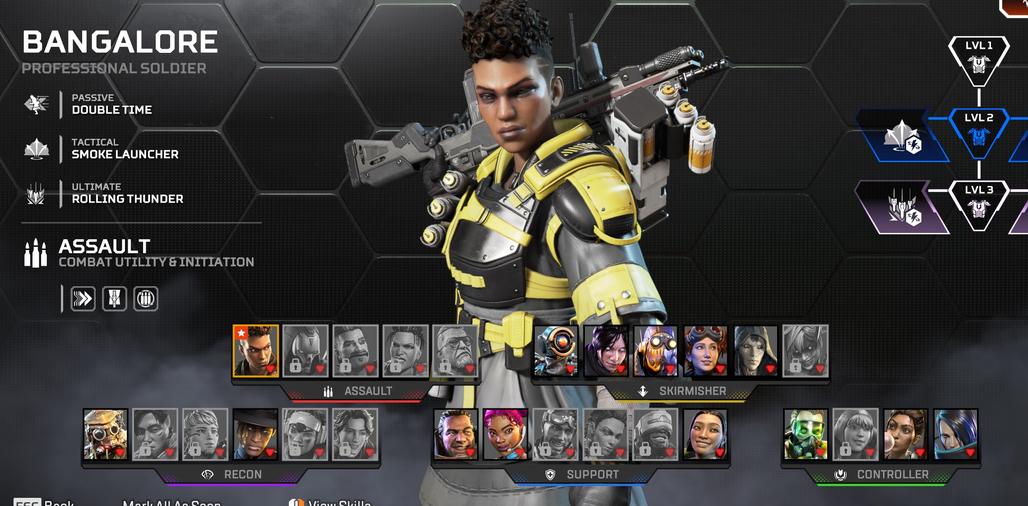Pick Bloodhound in the Recon row

106,434
